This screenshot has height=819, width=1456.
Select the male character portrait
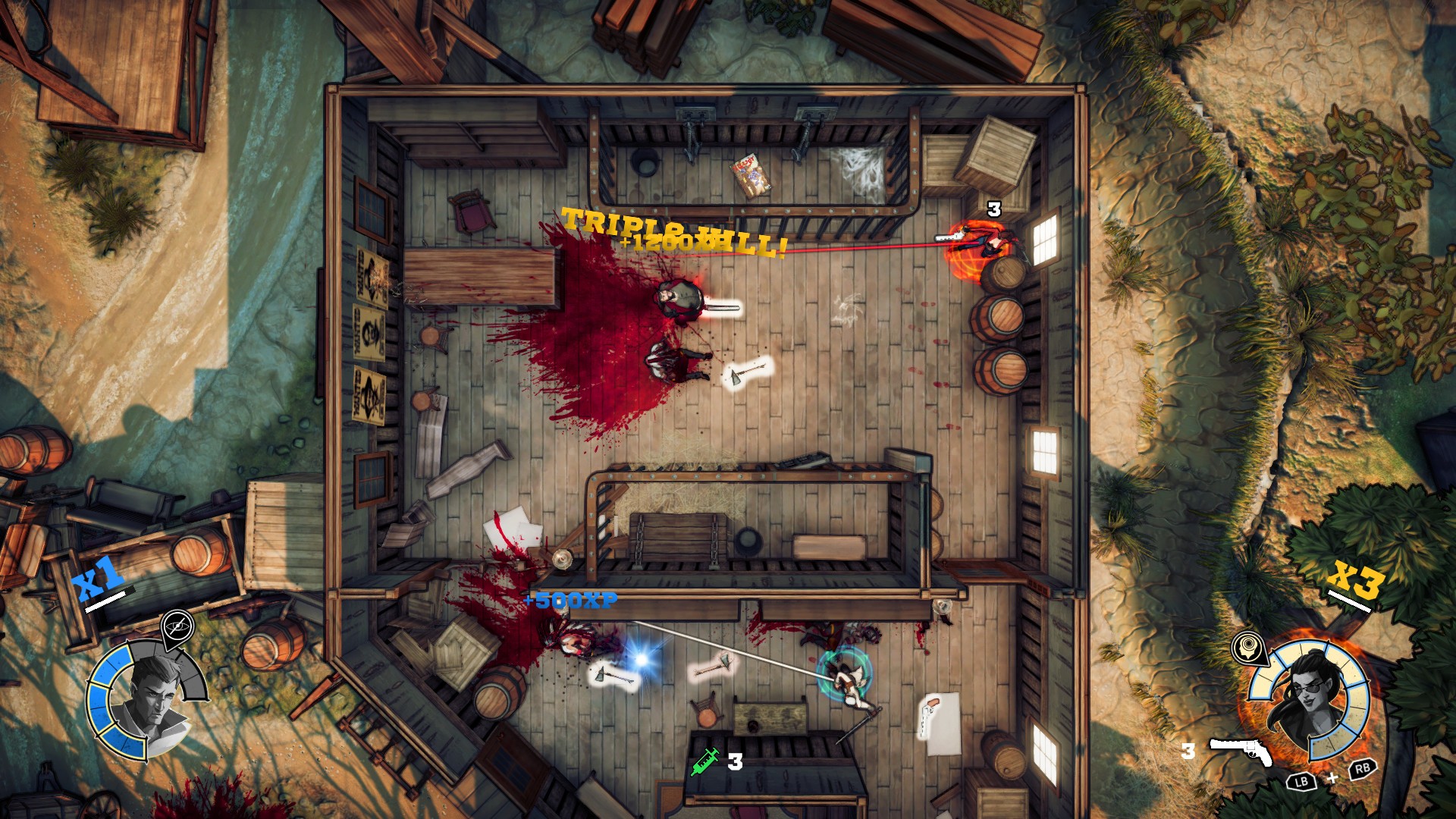tap(151, 697)
